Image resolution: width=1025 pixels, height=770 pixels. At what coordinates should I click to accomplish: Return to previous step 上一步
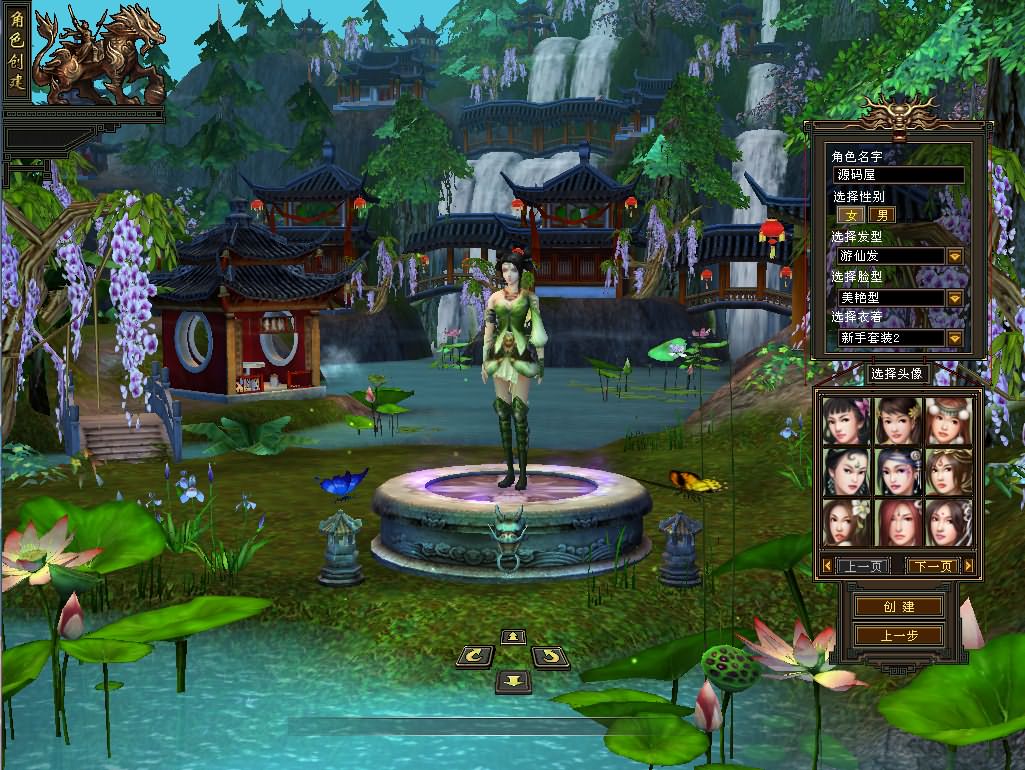[898, 635]
